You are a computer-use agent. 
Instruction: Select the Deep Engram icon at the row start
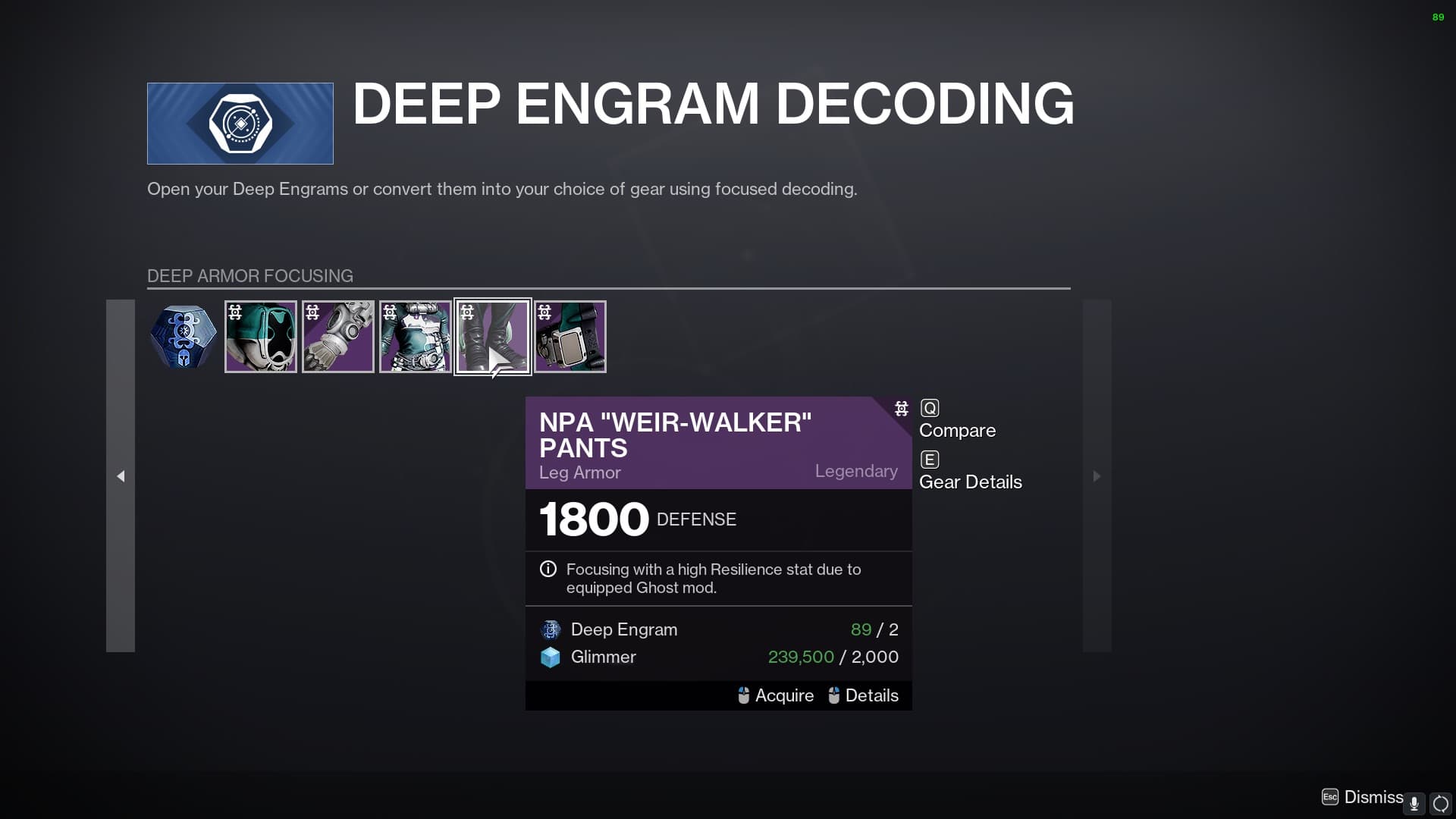point(183,336)
